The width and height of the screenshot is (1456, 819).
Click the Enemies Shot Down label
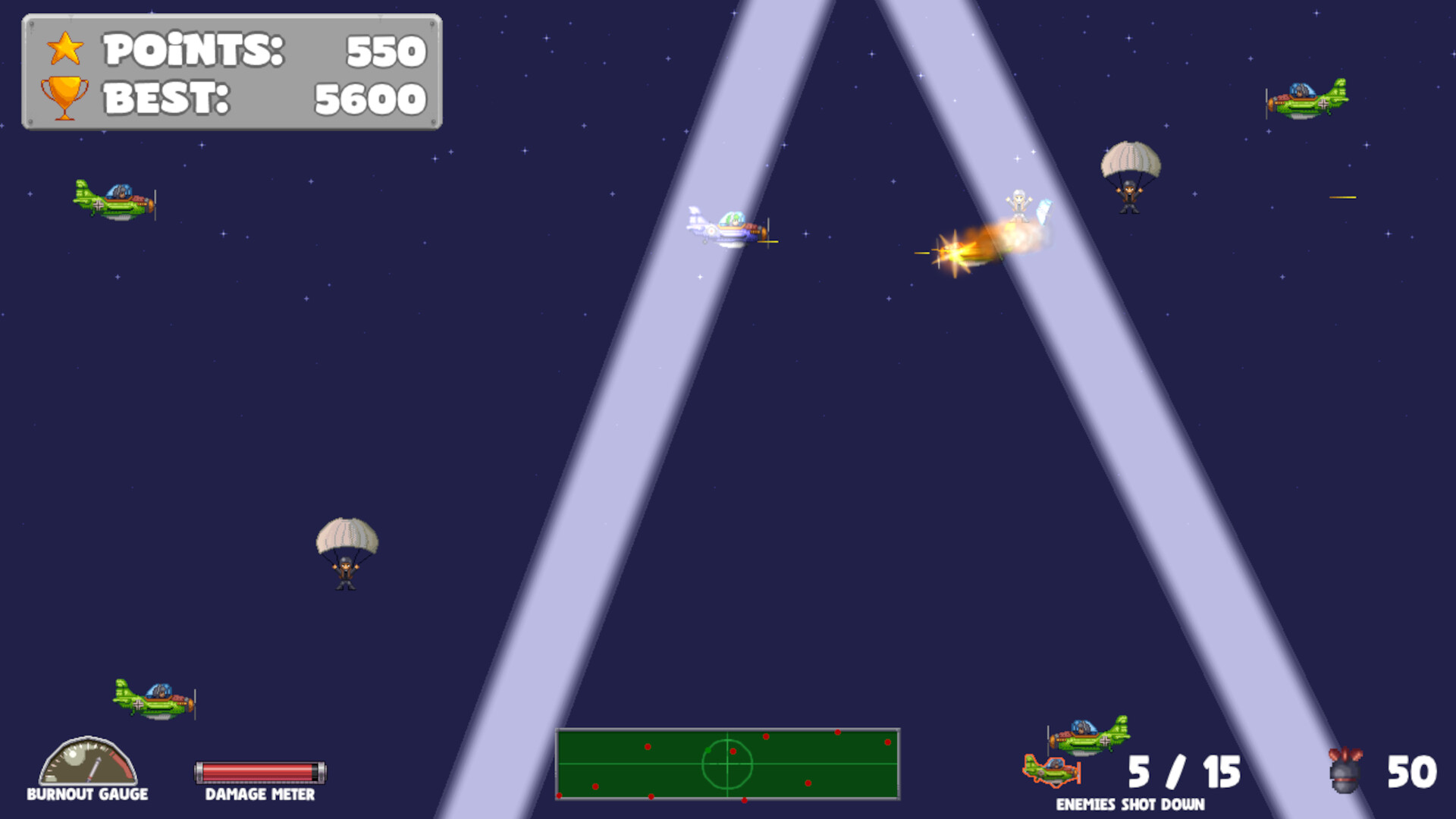(1130, 802)
